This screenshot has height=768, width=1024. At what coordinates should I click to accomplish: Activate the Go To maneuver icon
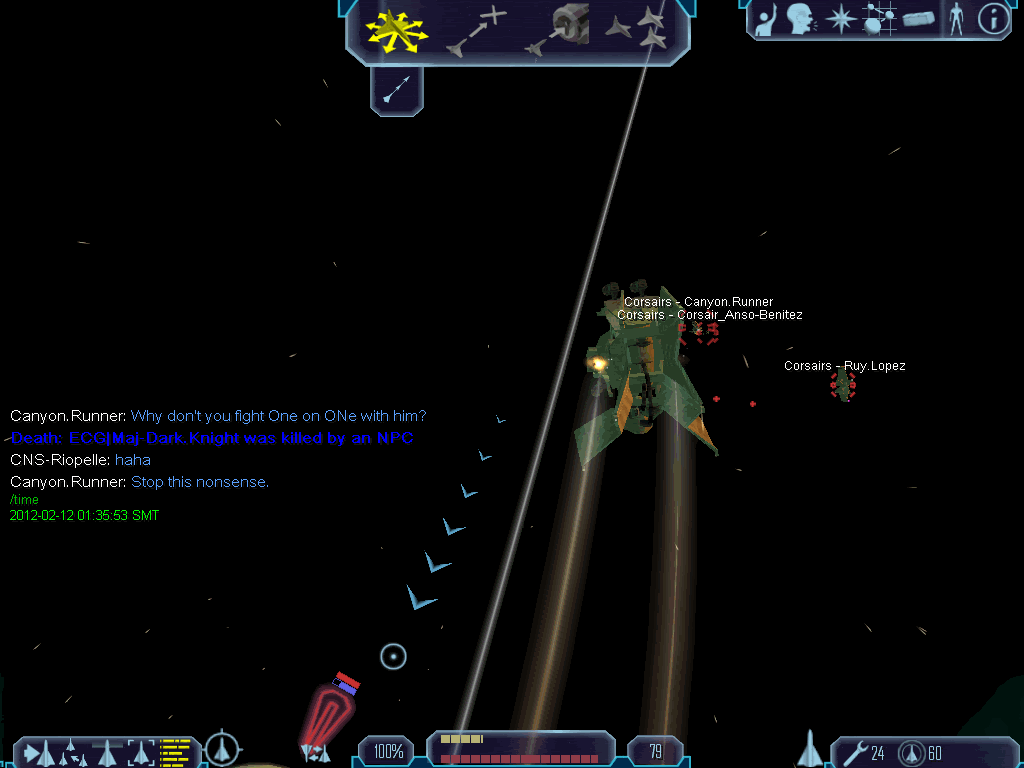[x=476, y=30]
